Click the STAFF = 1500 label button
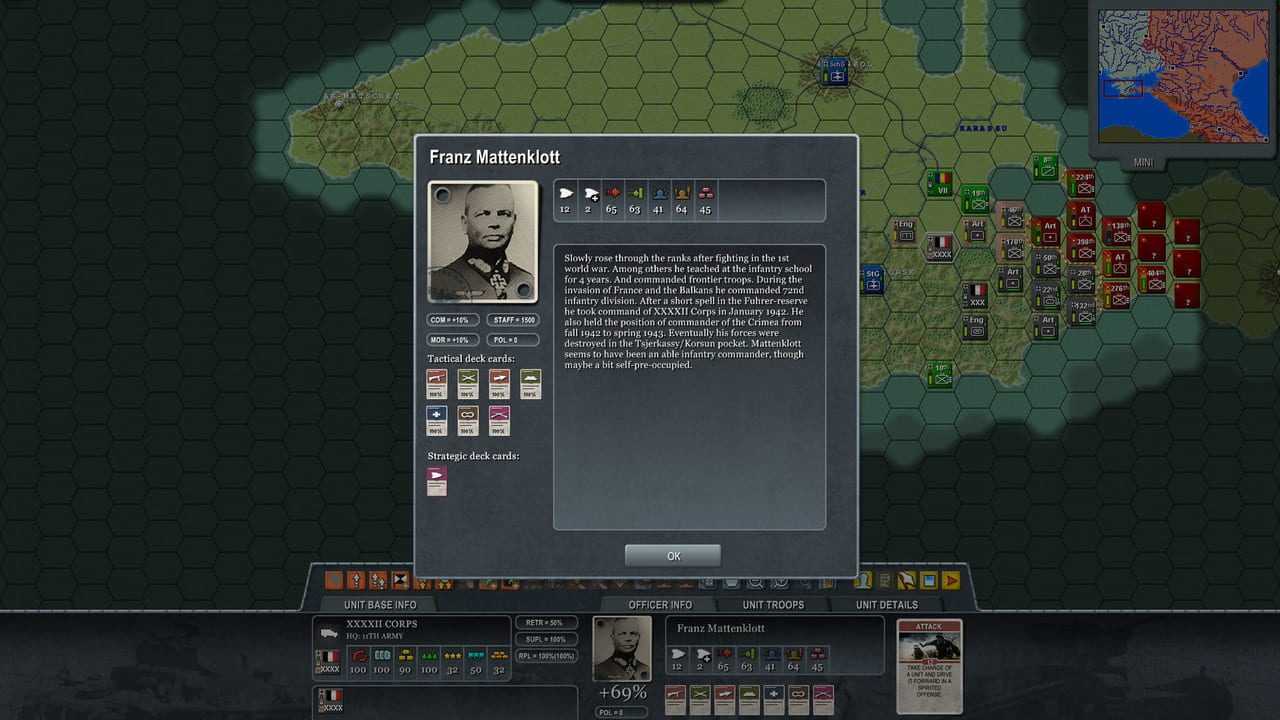Image resolution: width=1280 pixels, height=720 pixels. coord(513,320)
